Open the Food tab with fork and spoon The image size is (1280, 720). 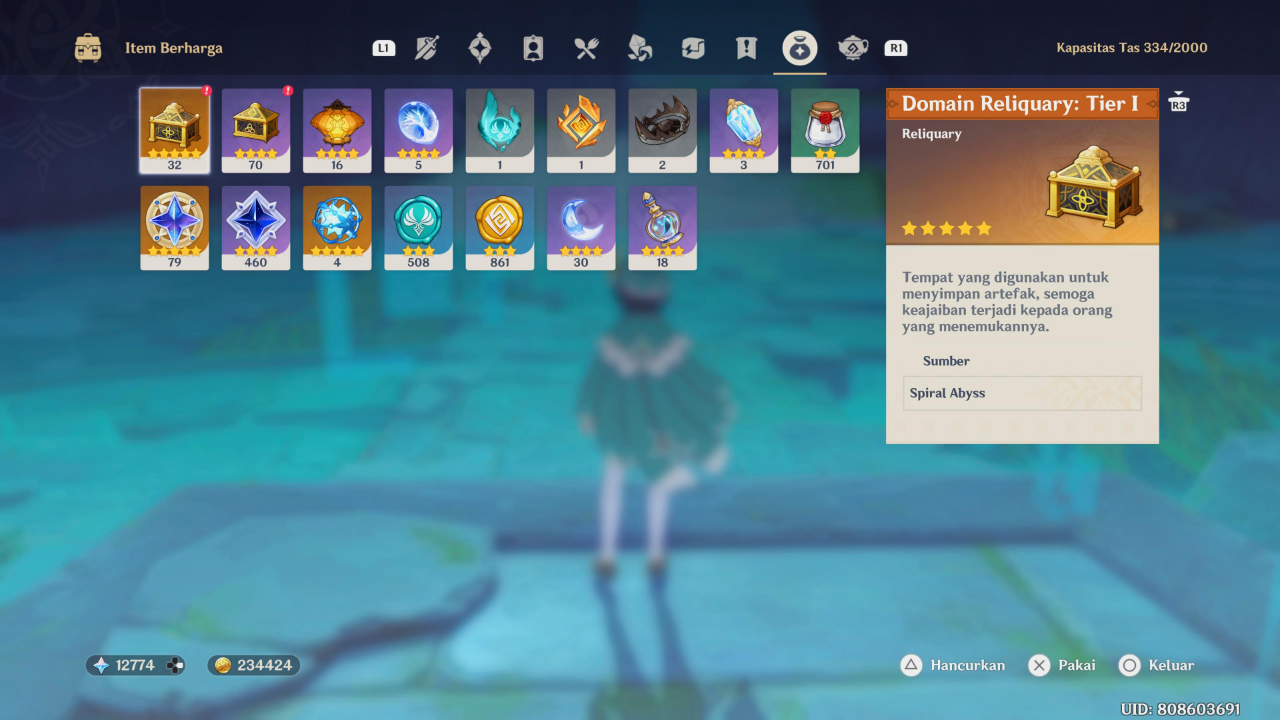[x=586, y=48]
